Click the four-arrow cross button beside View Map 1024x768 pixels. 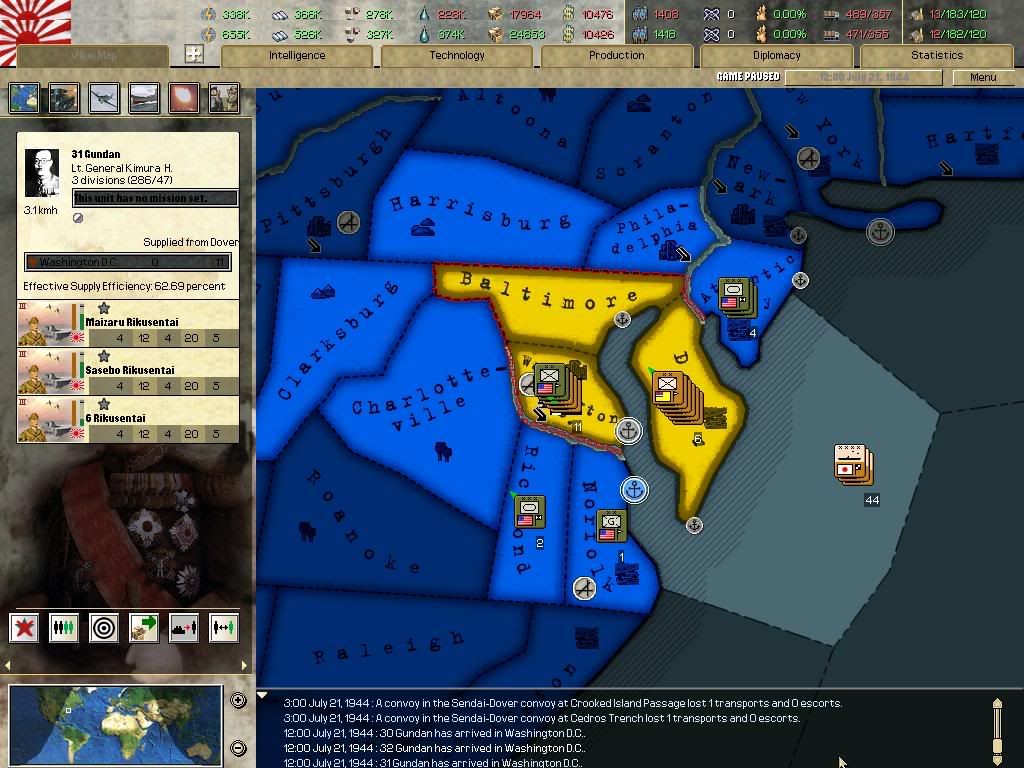point(194,55)
